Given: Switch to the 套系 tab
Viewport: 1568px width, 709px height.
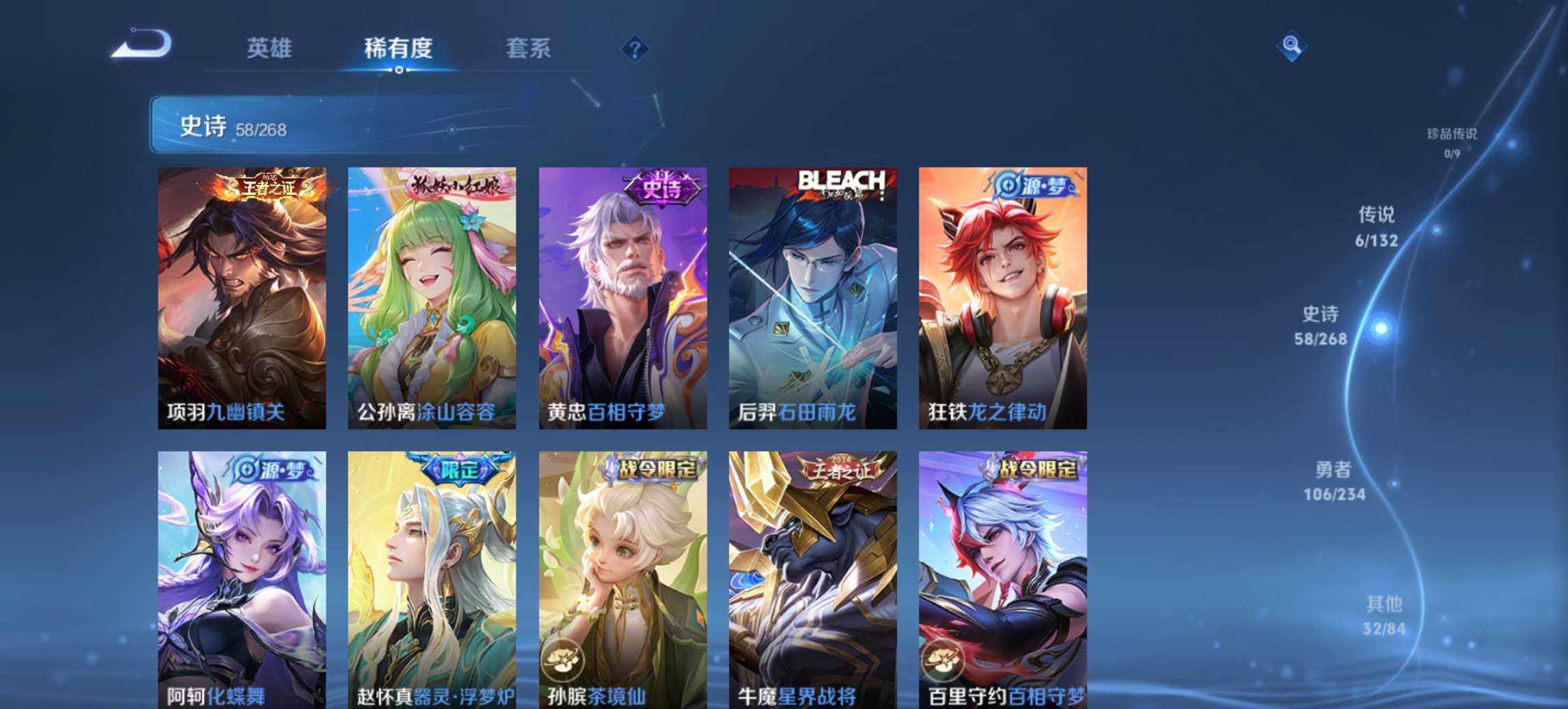Looking at the screenshot, I should point(528,48).
